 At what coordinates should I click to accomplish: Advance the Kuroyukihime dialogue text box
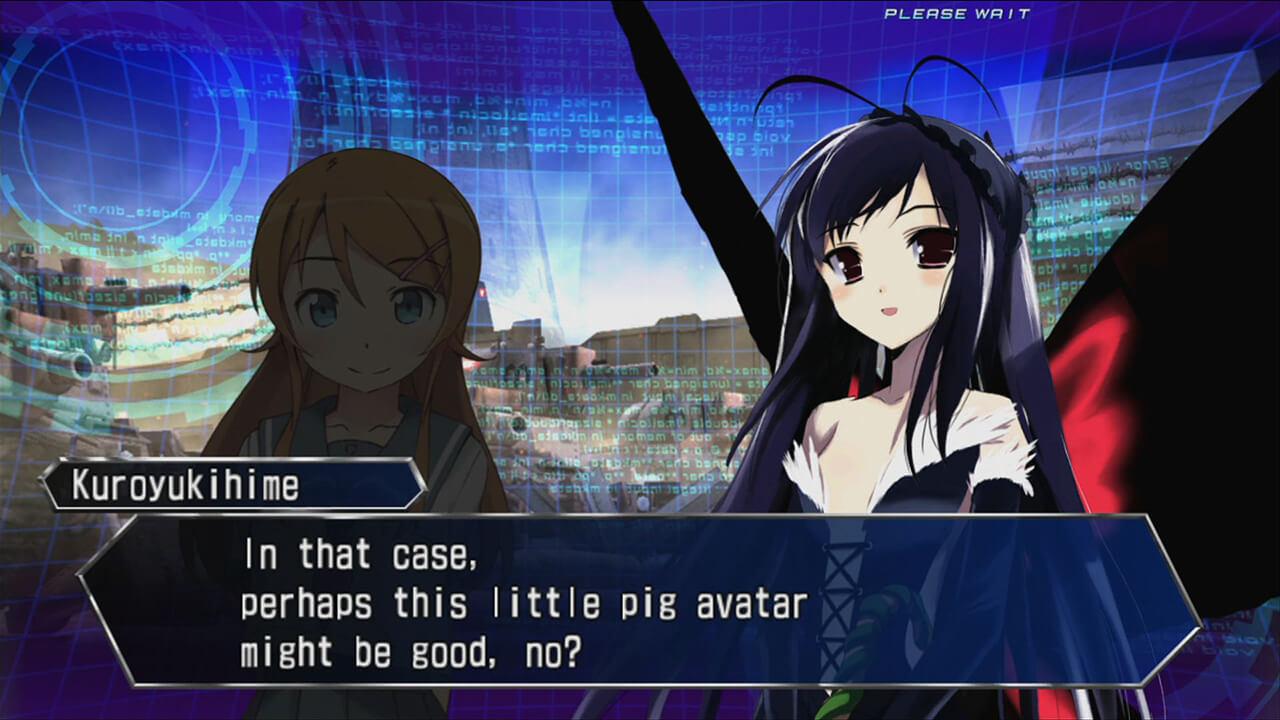point(638,600)
